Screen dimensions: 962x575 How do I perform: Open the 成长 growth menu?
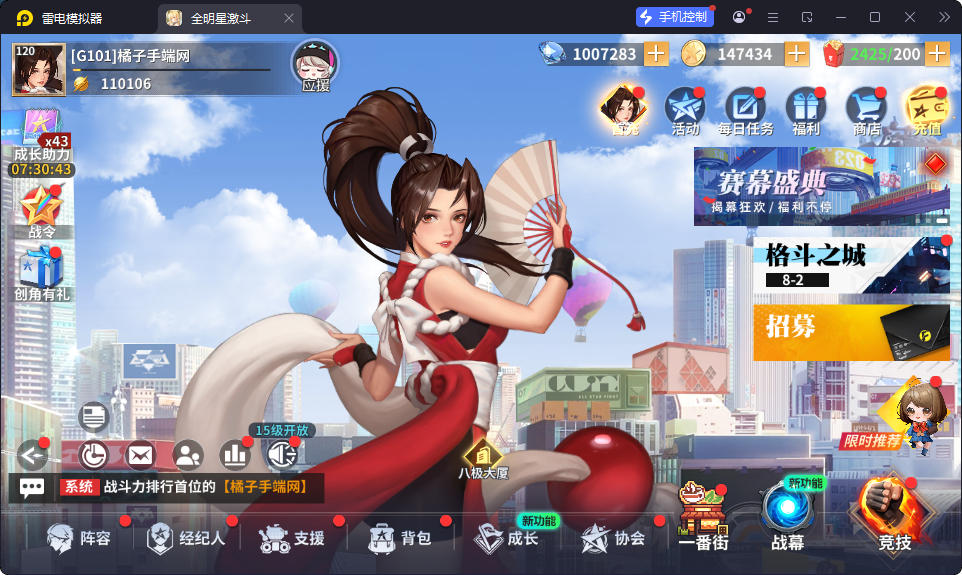506,538
